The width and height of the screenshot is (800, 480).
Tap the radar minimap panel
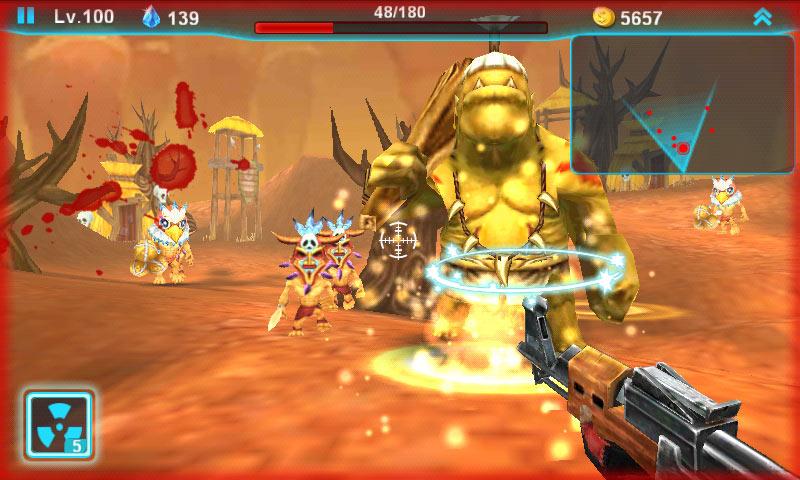click(x=684, y=105)
